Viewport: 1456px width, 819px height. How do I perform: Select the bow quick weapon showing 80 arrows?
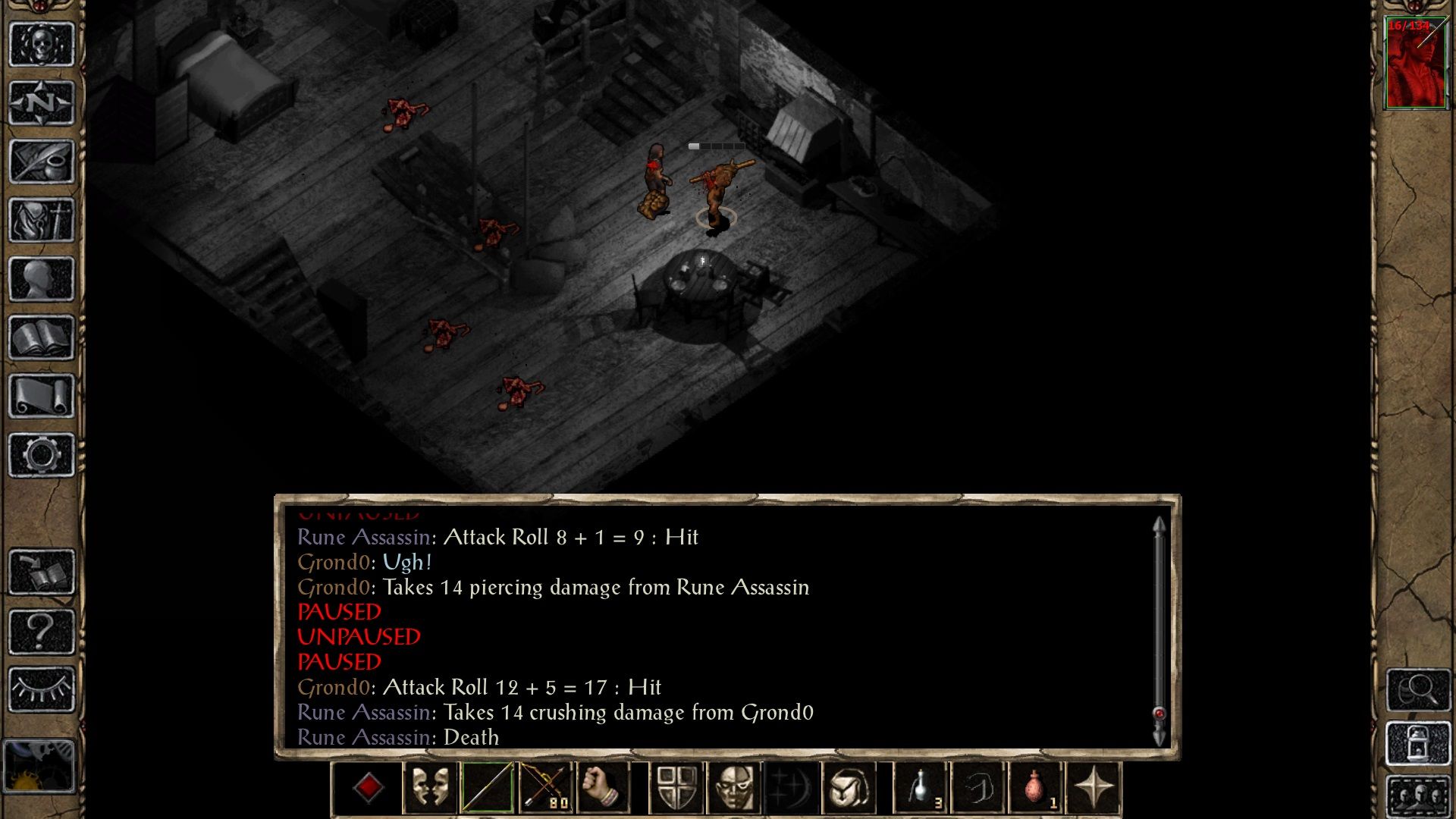[546, 789]
